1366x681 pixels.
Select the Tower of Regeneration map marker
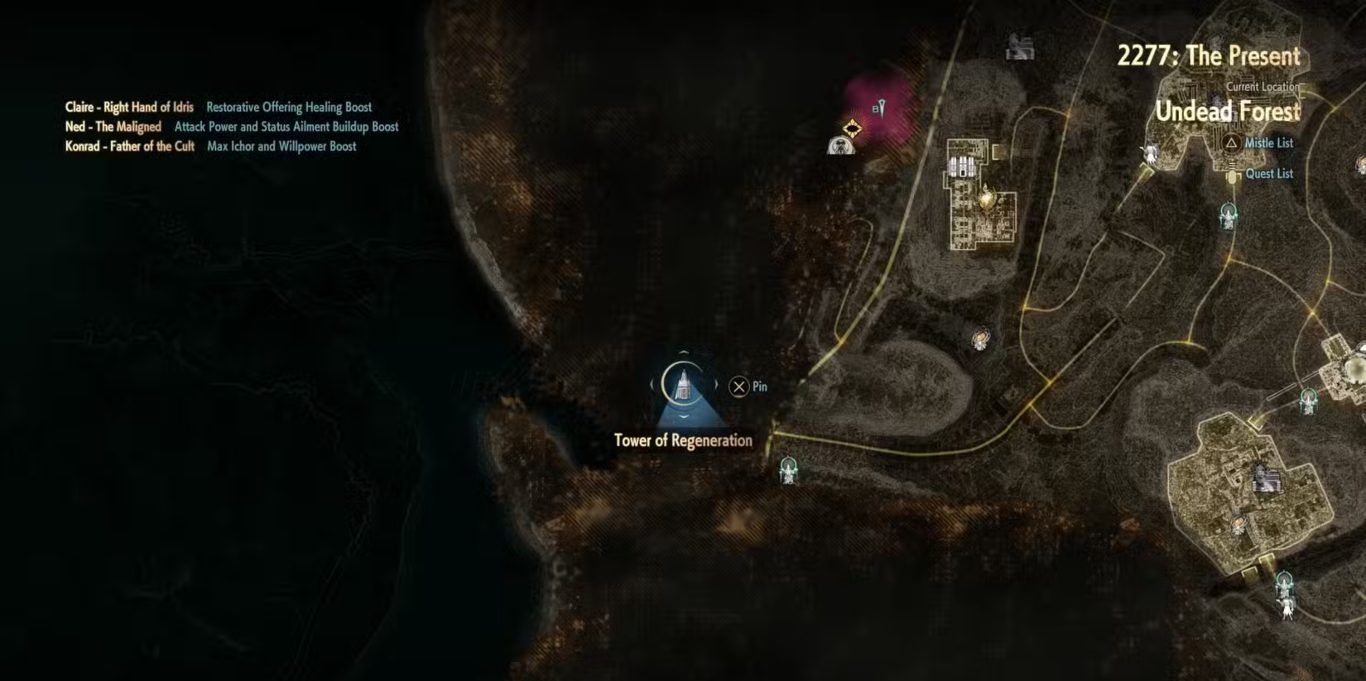[684, 383]
